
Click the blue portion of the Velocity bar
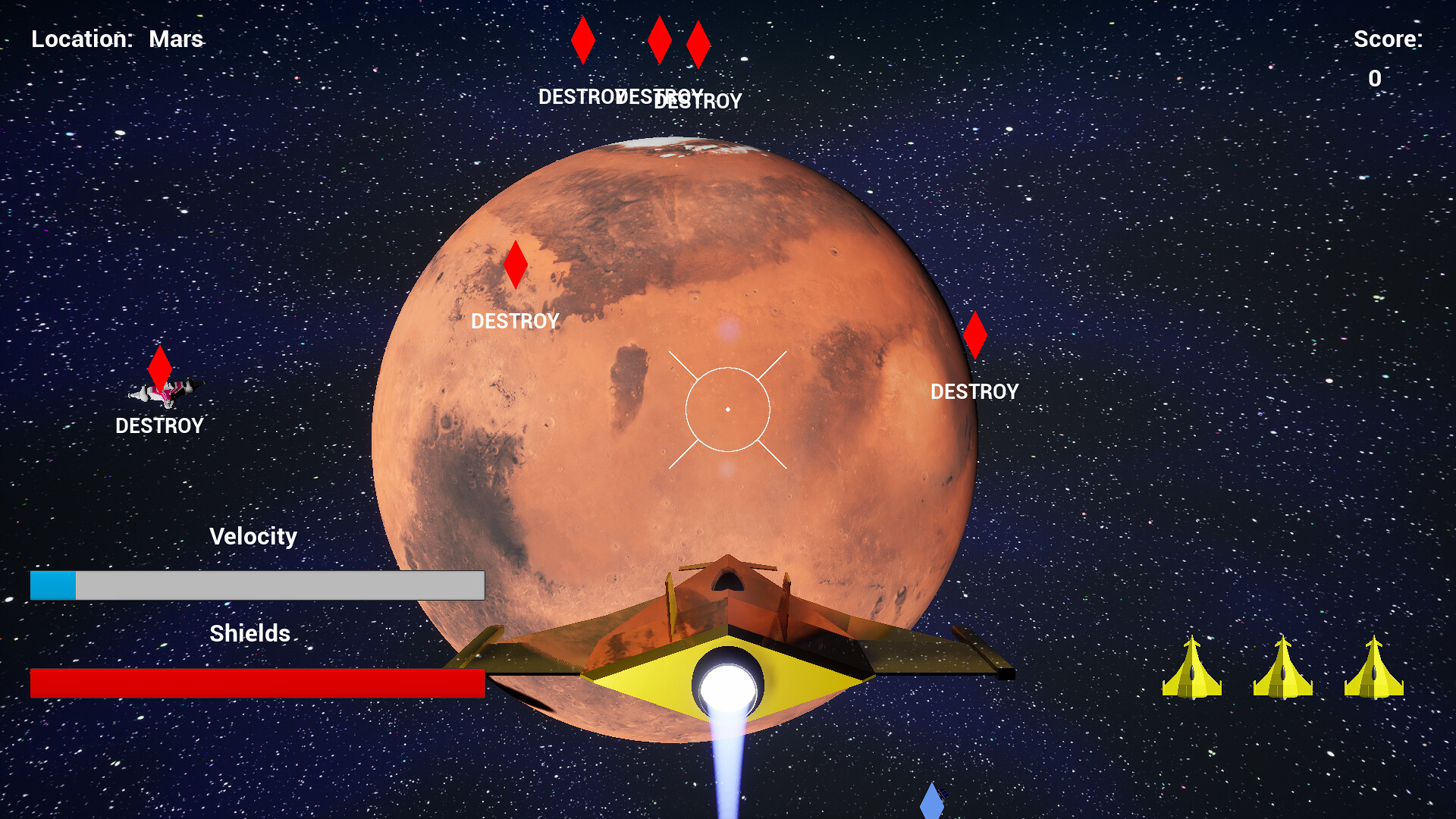[53, 585]
